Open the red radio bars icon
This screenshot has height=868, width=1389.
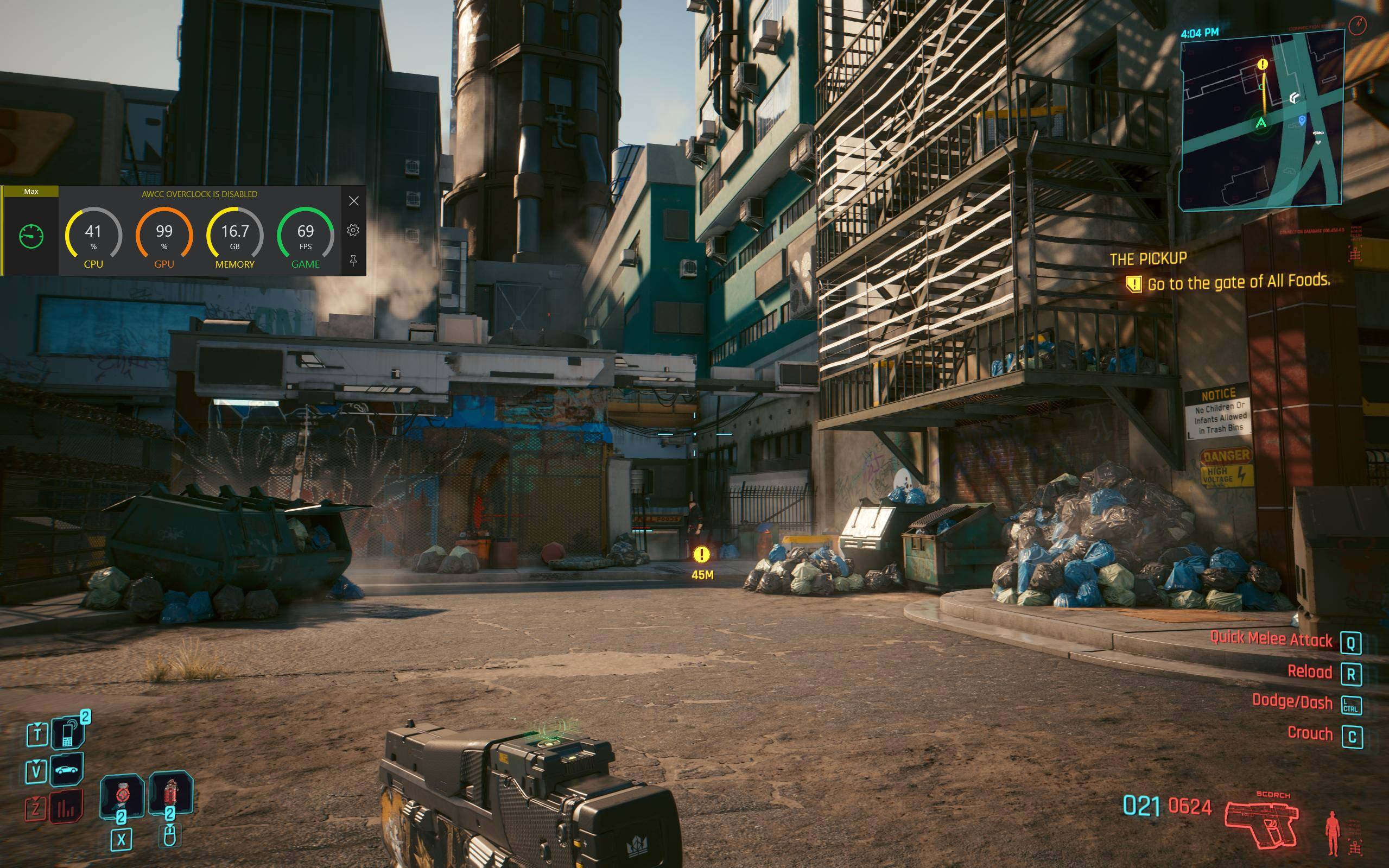point(66,807)
